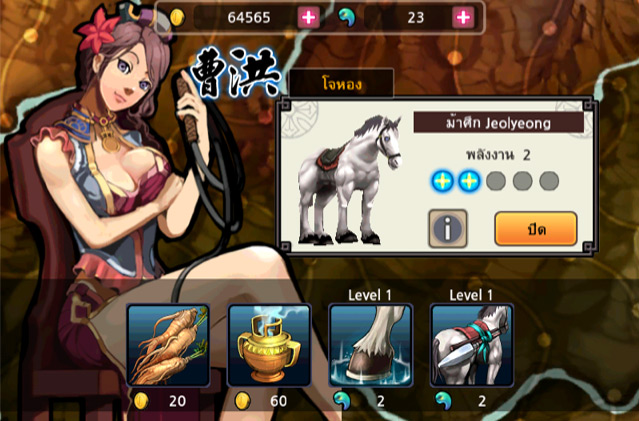Select the ginseng root item
Image resolution: width=639 pixels, height=421 pixels.
coord(168,345)
